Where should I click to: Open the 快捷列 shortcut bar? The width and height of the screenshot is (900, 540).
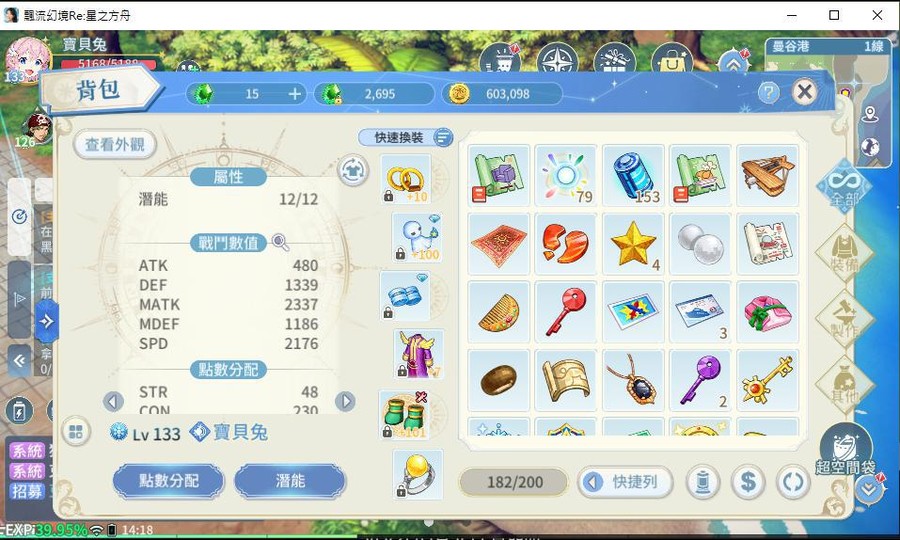(x=625, y=482)
